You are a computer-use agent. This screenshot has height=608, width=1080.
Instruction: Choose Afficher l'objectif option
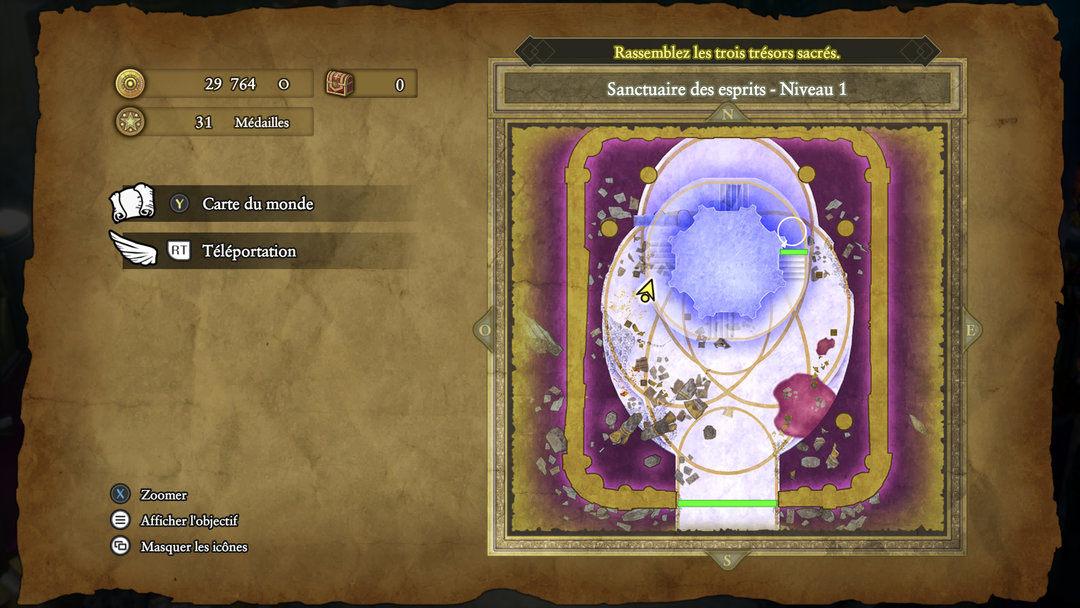pos(188,521)
